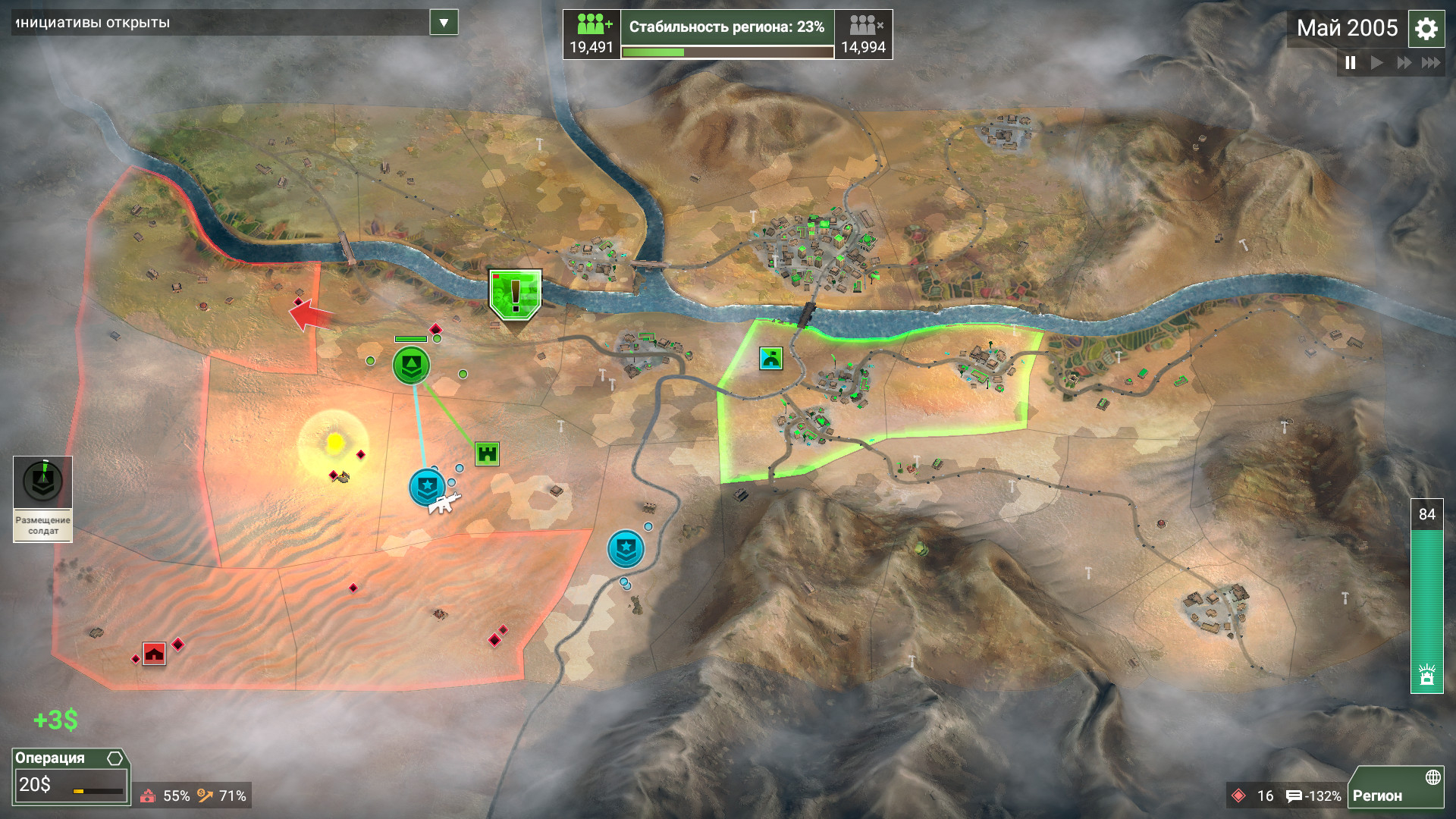
Task: Toggle single-speed playback
Action: tap(1376, 64)
